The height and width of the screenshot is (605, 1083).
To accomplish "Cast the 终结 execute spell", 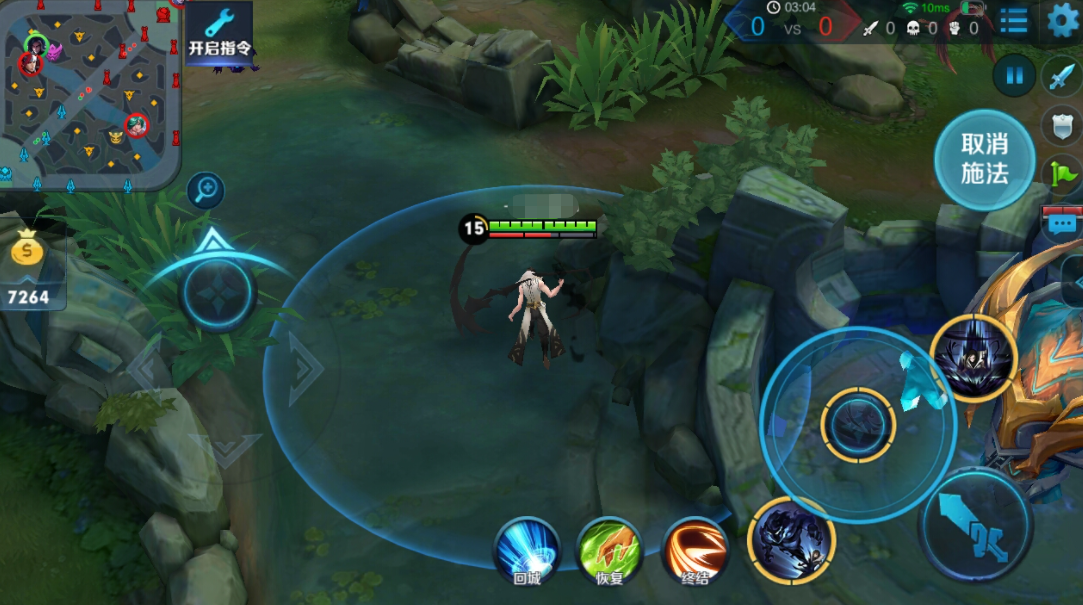I will tap(695, 551).
